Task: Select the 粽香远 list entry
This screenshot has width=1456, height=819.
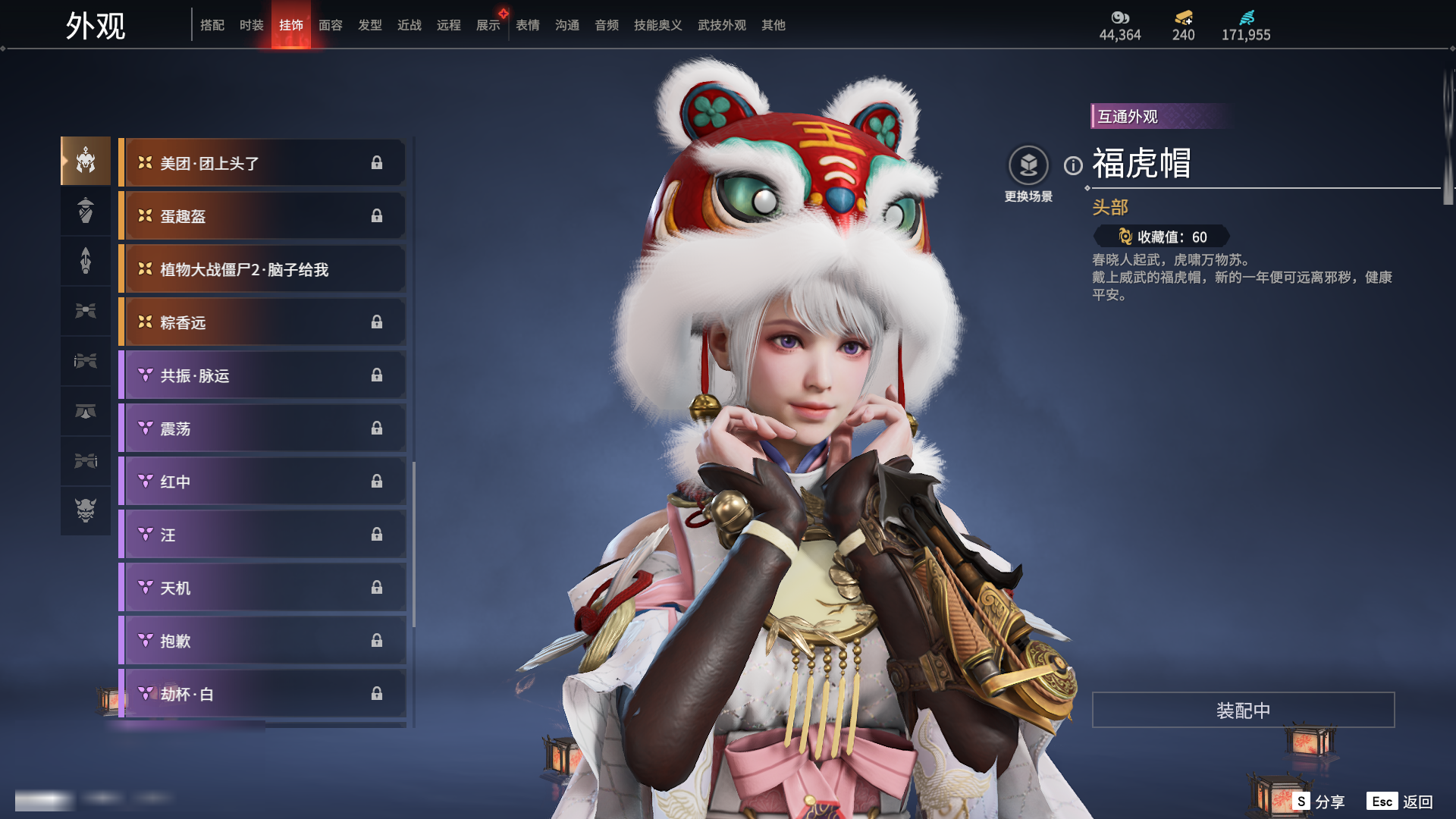Action: point(262,322)
